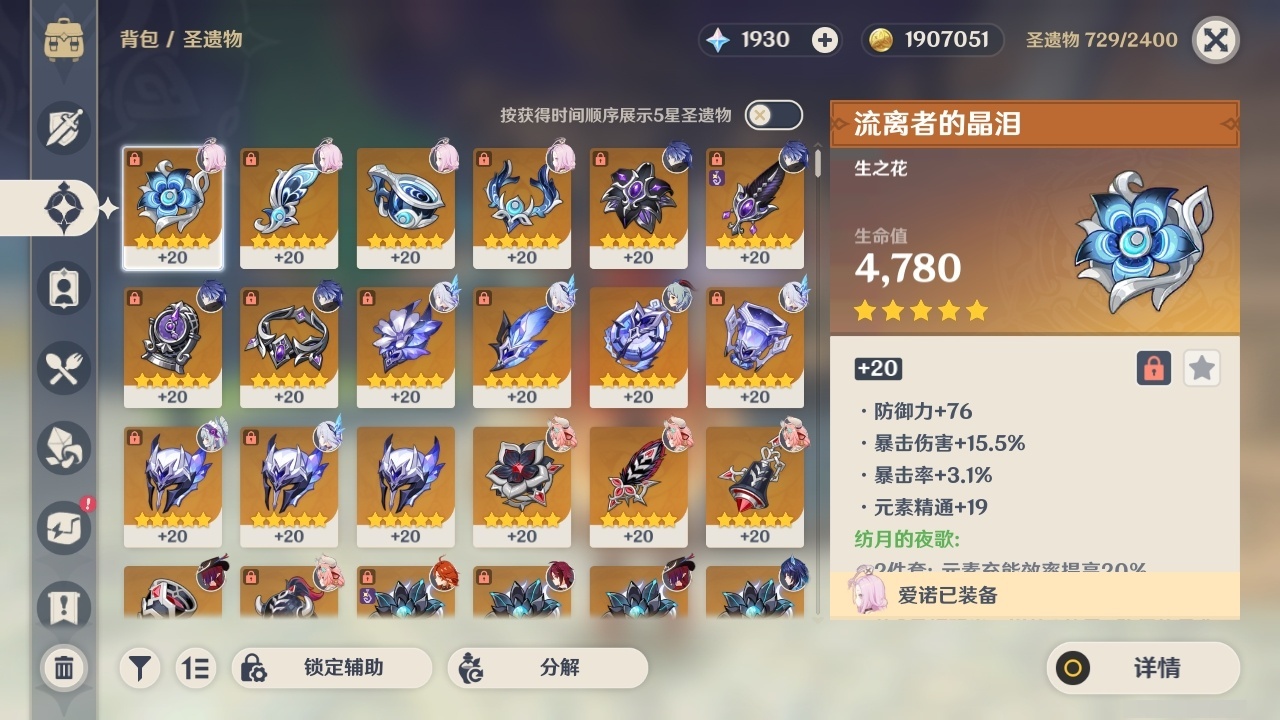The height and width of the screenshot is (720, 1280).
Task: Switch to the character profile items tab
Action: coord(64,288)
